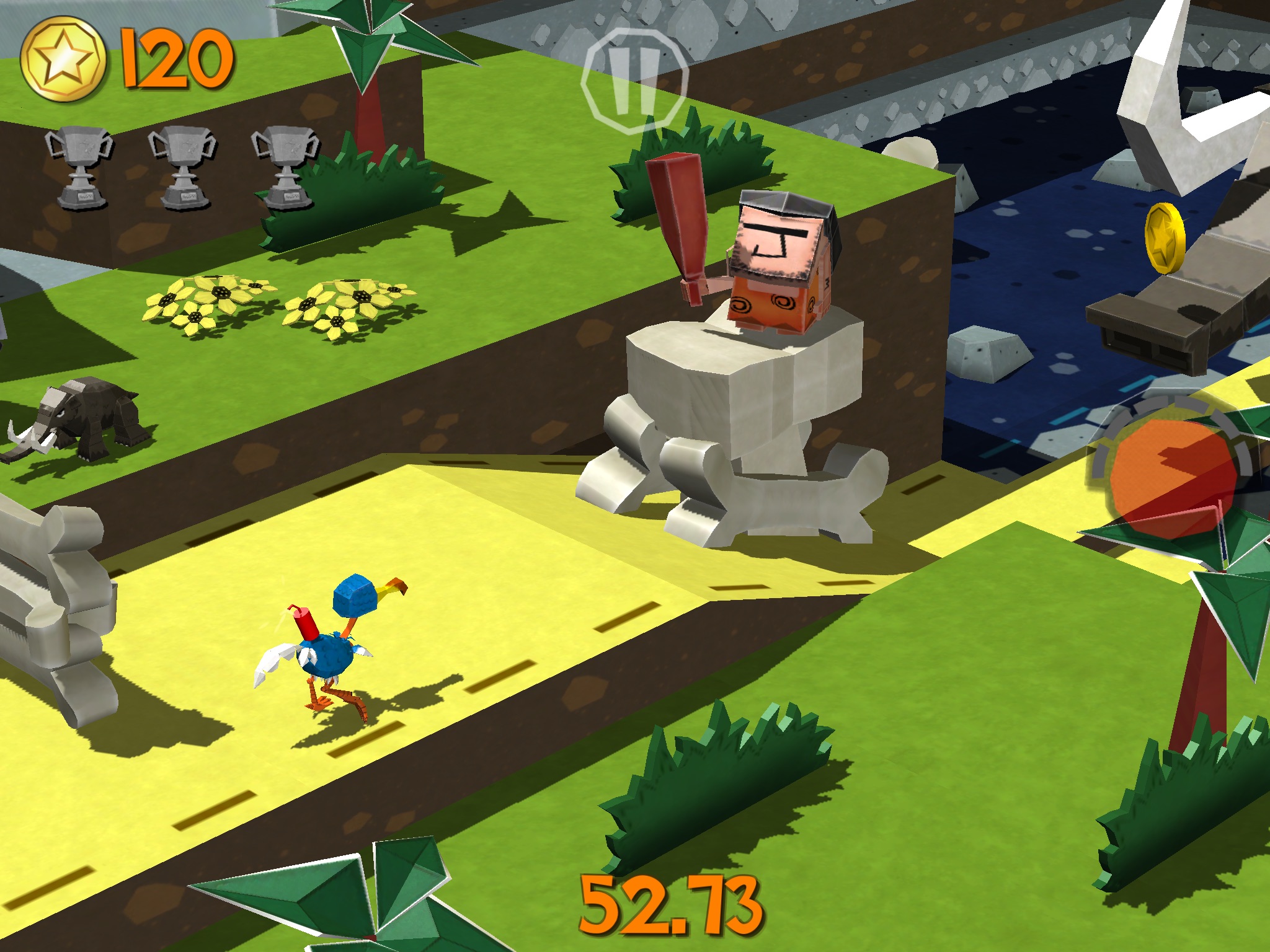Pause the game with the octagonal button
1270x952 pixels.
634,81
